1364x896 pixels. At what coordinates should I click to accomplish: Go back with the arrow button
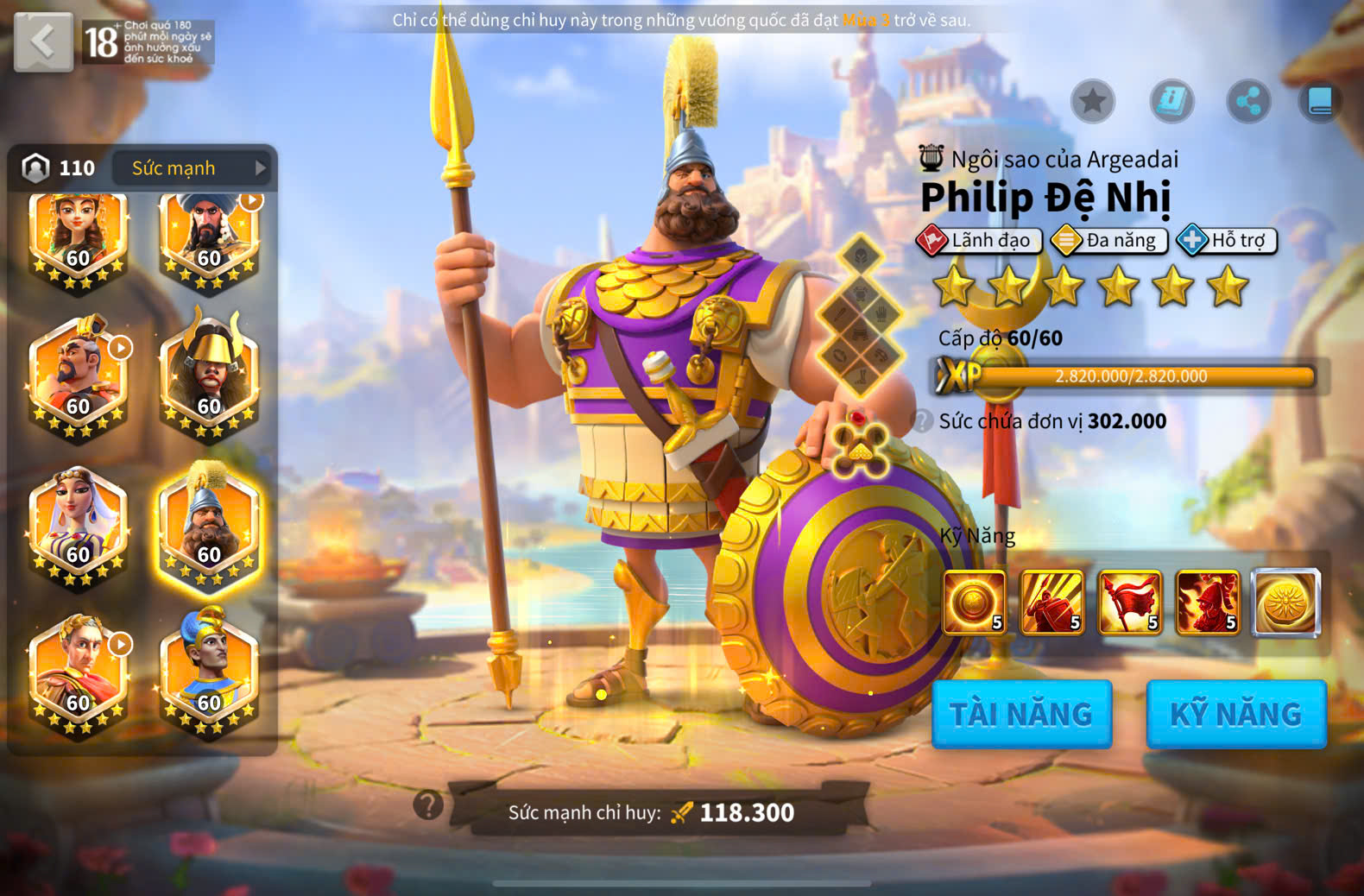[43, 41]
